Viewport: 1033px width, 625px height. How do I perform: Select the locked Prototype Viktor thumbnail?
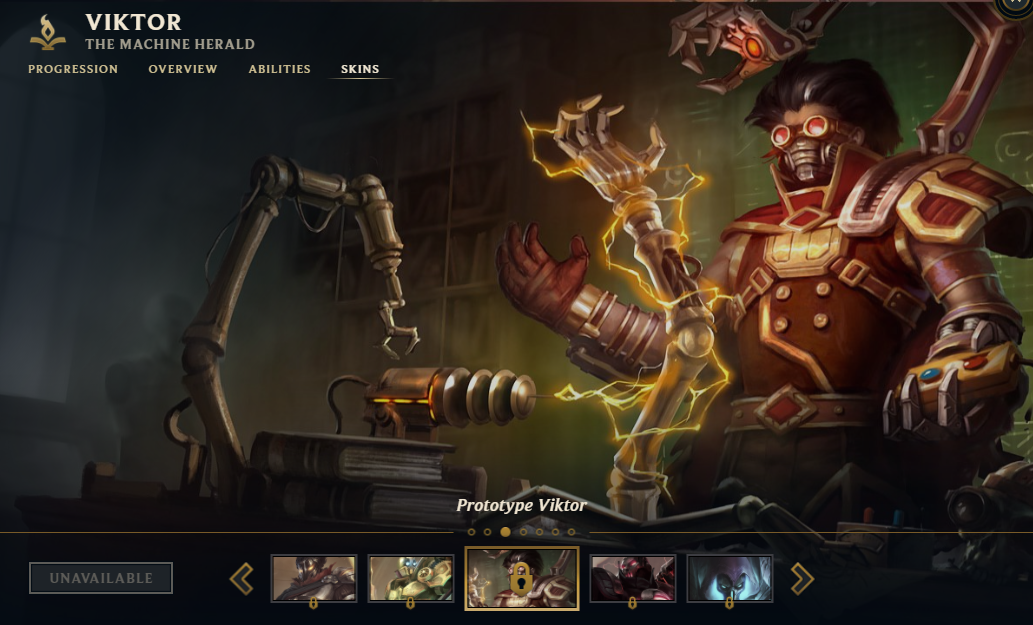click(x=522, y=578)
